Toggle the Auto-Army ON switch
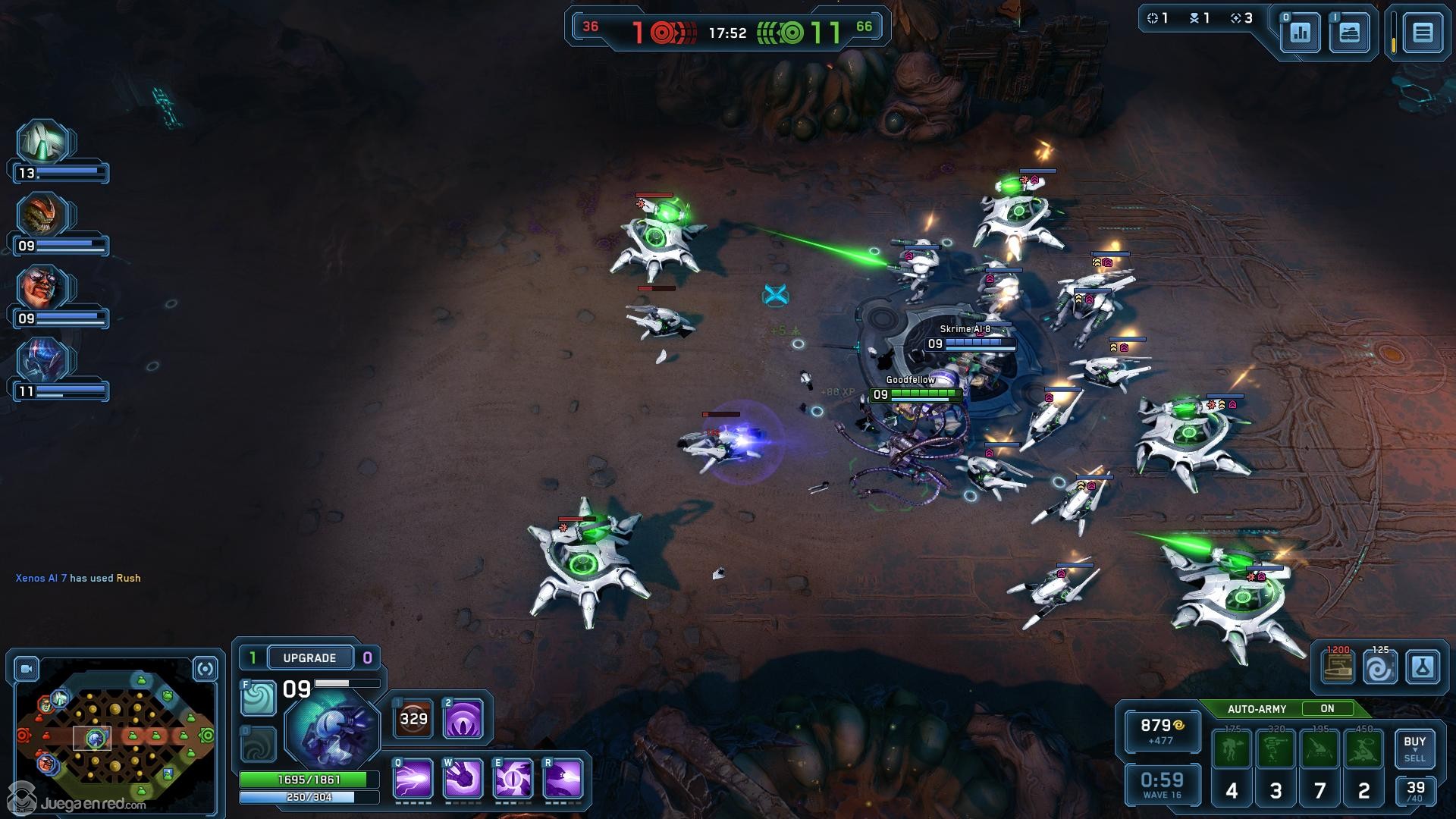 1327,709
